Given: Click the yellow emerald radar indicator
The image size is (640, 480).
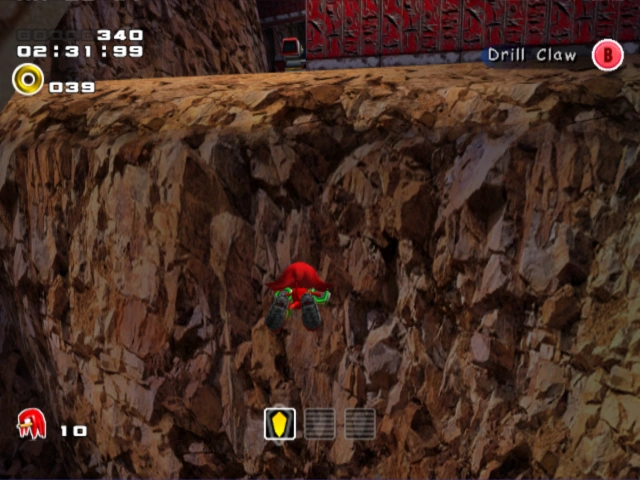Looking at the screenshot, I should (x=280, y=423).
